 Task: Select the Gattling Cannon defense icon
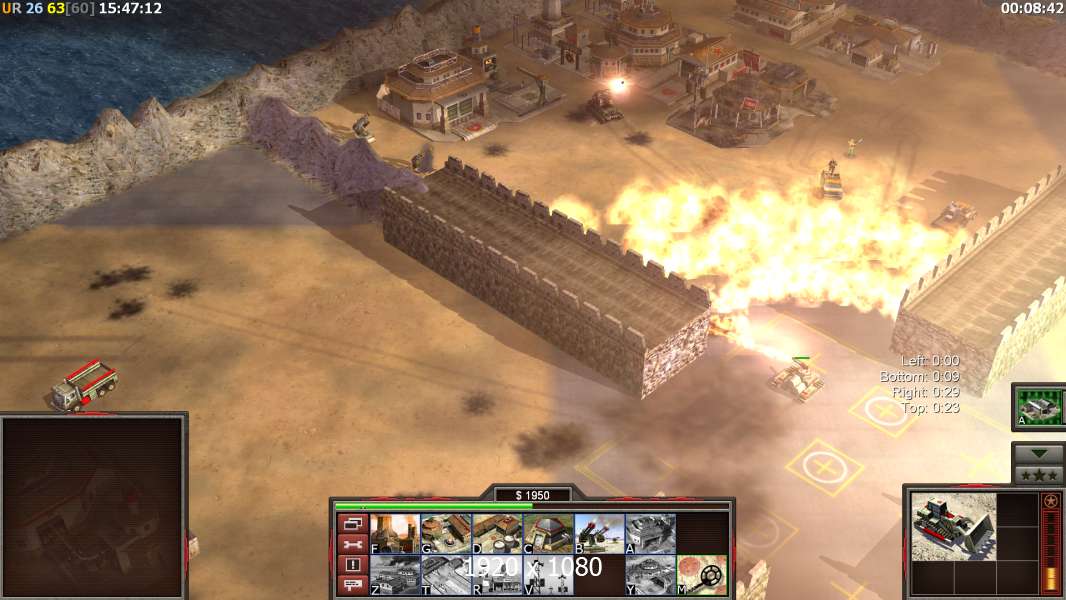[x=599, y=534]
